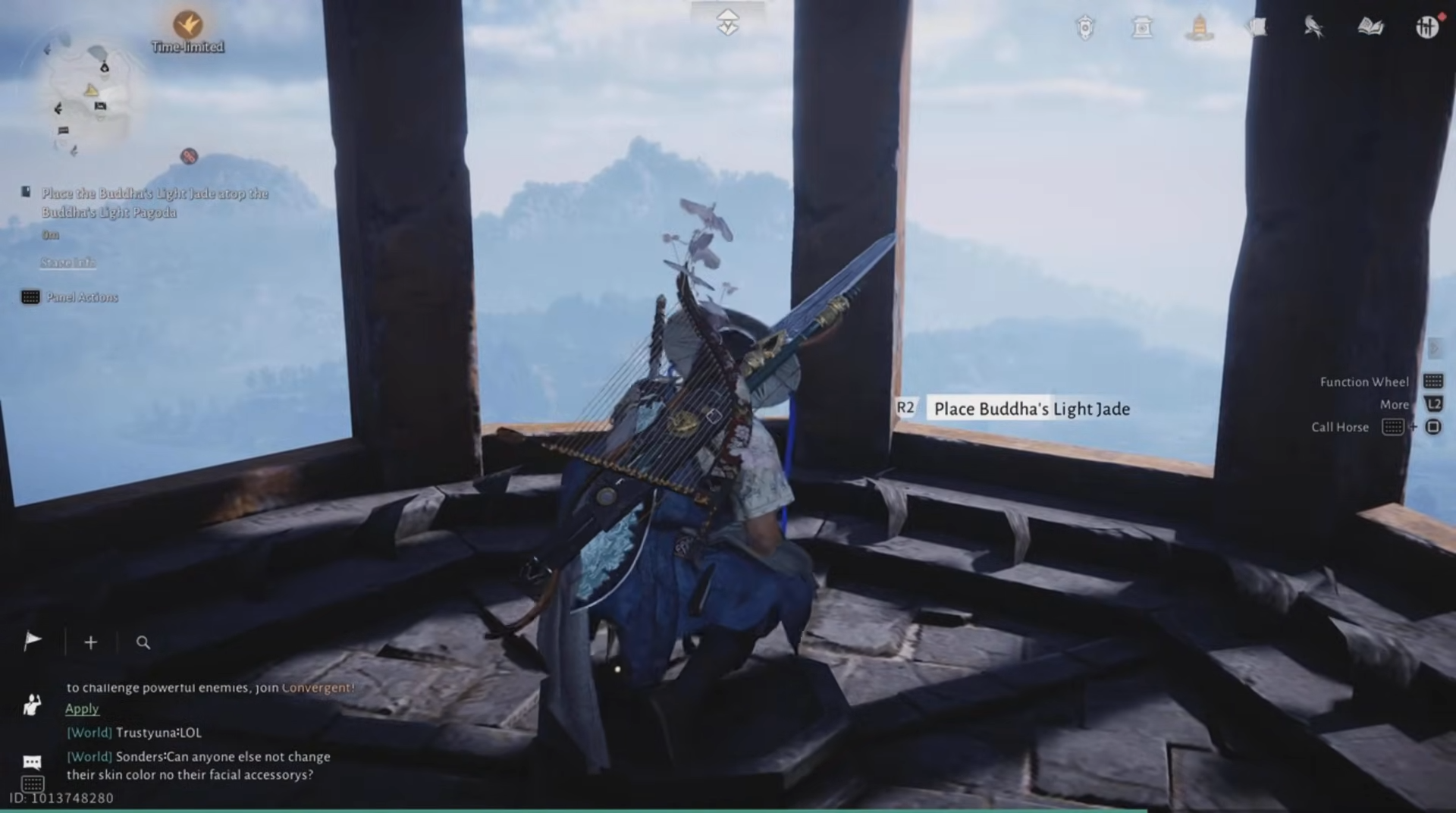Screen dimensions: 1456x813
Task: Open the golden pagoda icon
Action: pyautogui.click(x=1199, y=28)
